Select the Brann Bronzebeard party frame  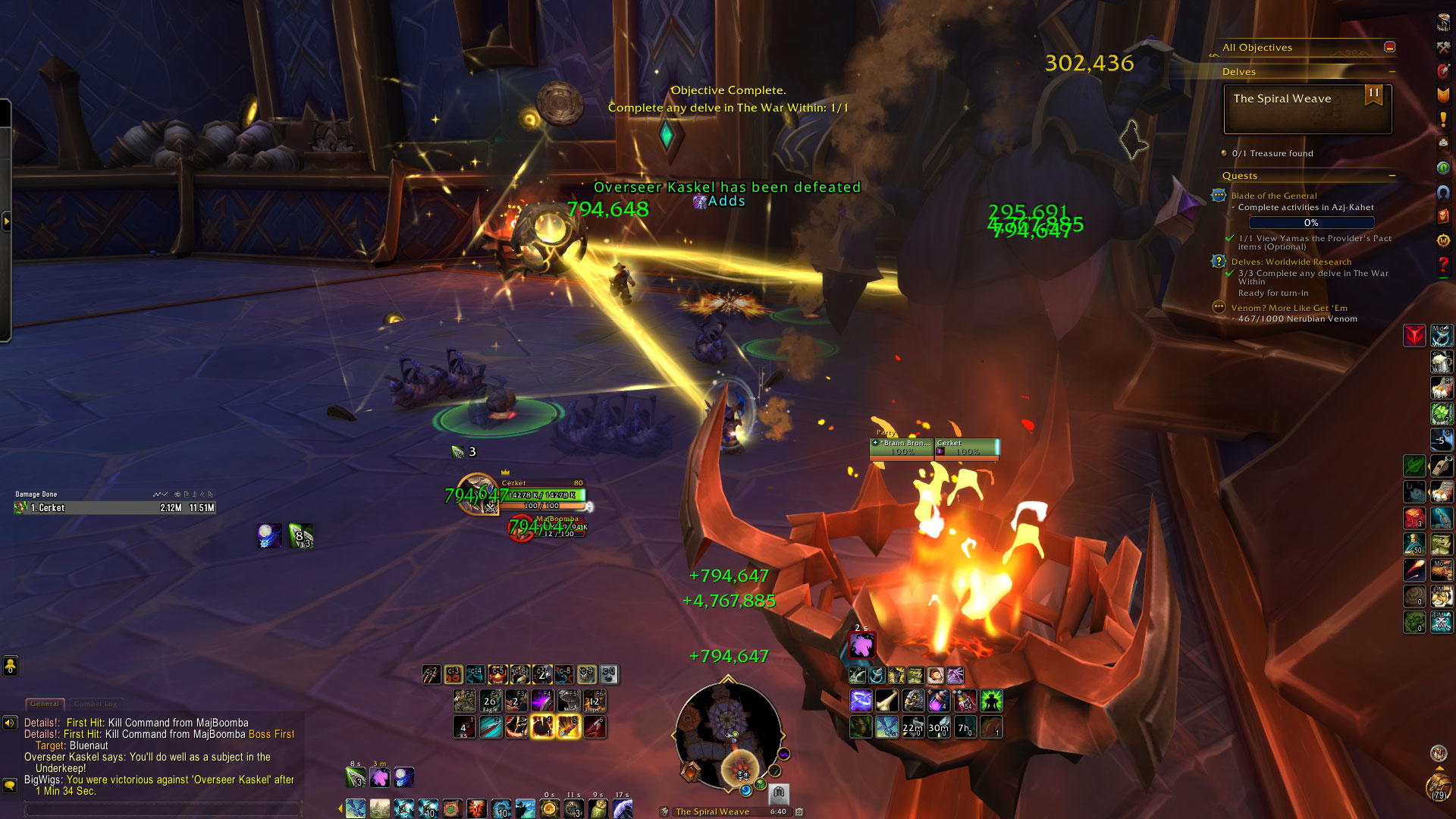coord(902,447)
